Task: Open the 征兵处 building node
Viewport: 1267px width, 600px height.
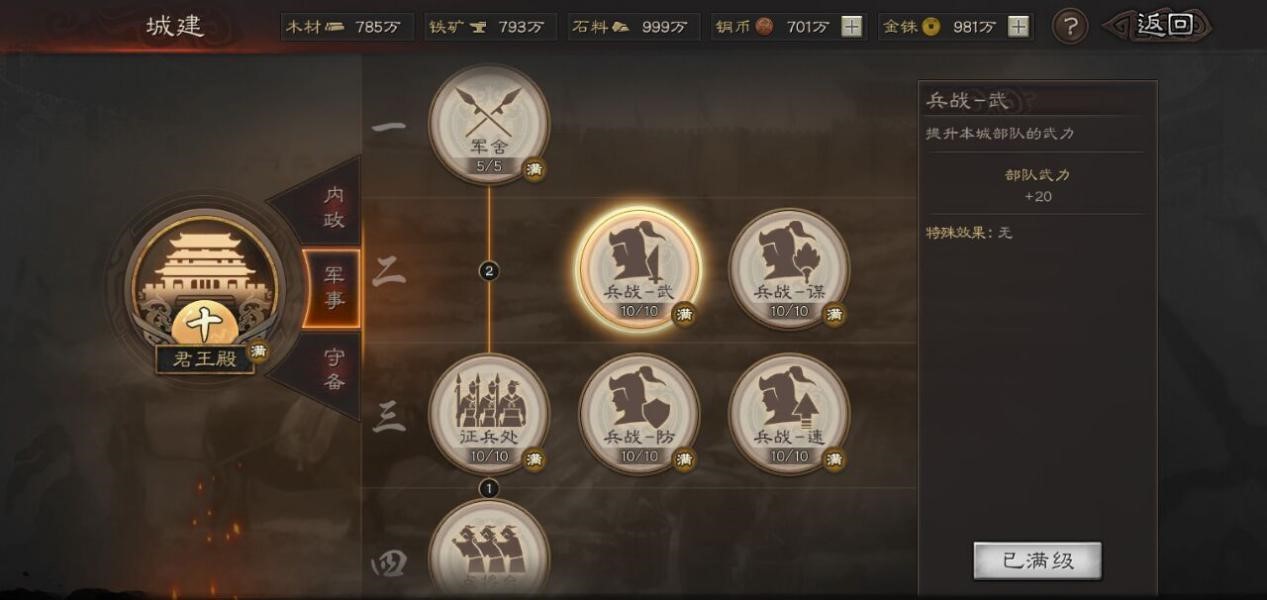Action: pyautogui.click(x=488, y=412)
